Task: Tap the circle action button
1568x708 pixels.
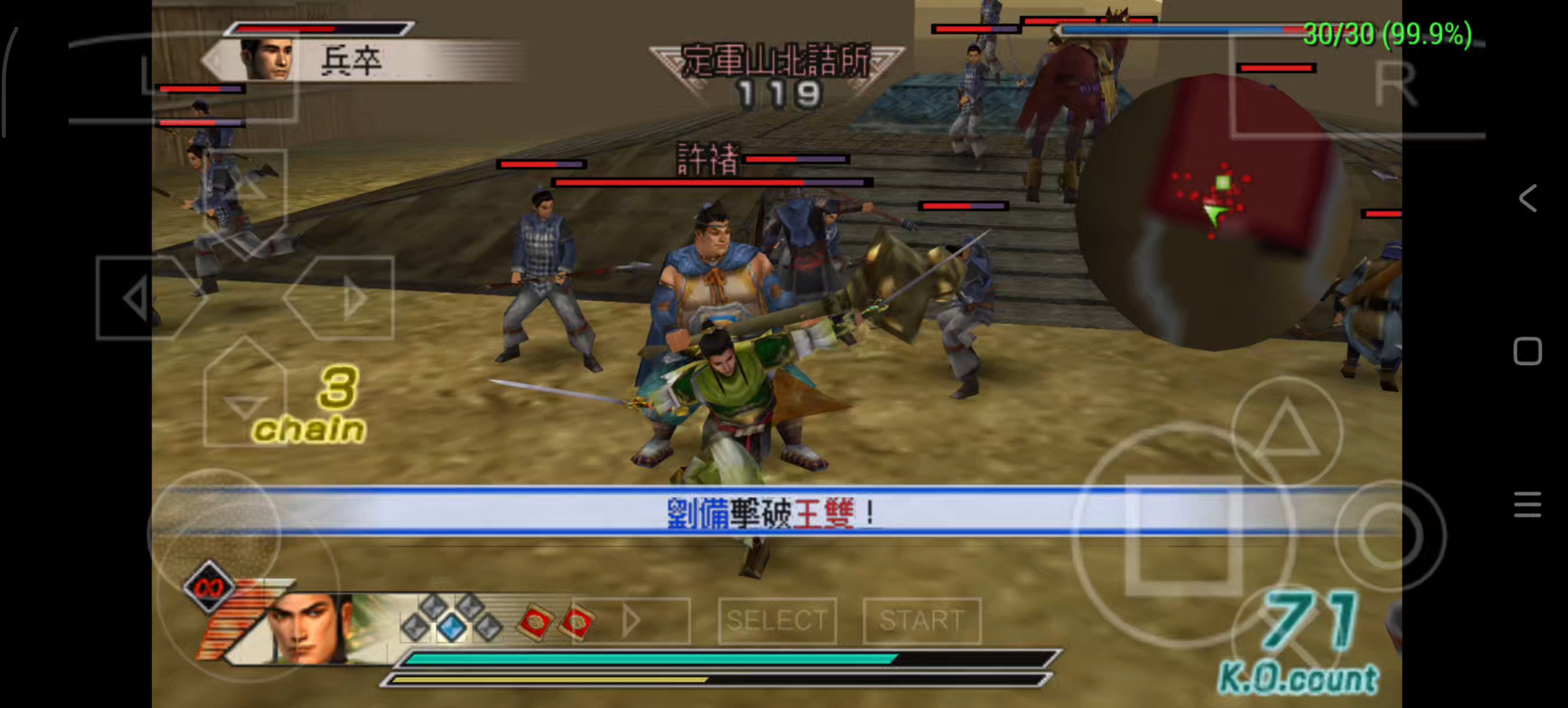Action: tap(1390, 535)
